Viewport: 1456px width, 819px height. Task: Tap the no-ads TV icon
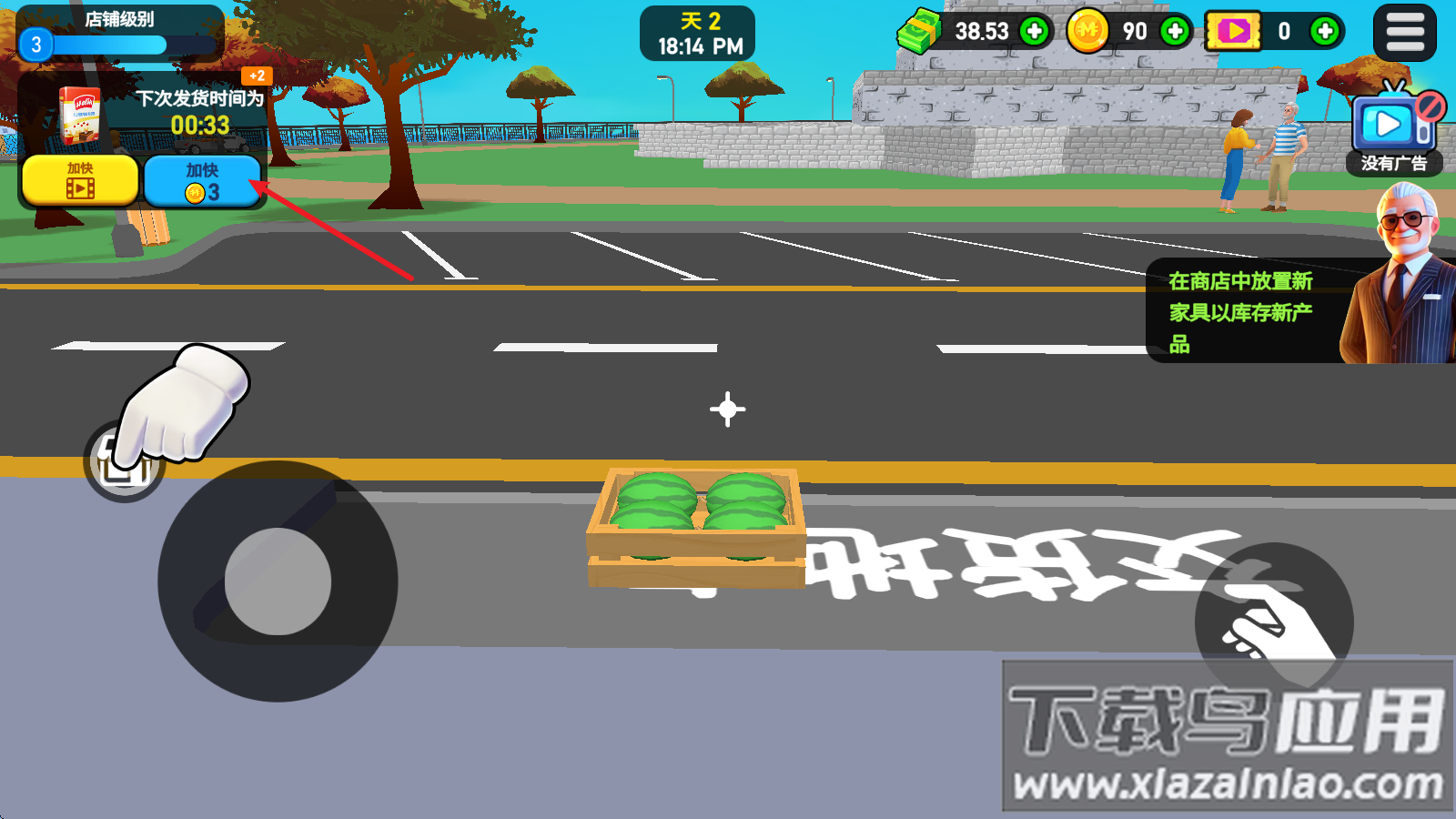(1393, 126)
